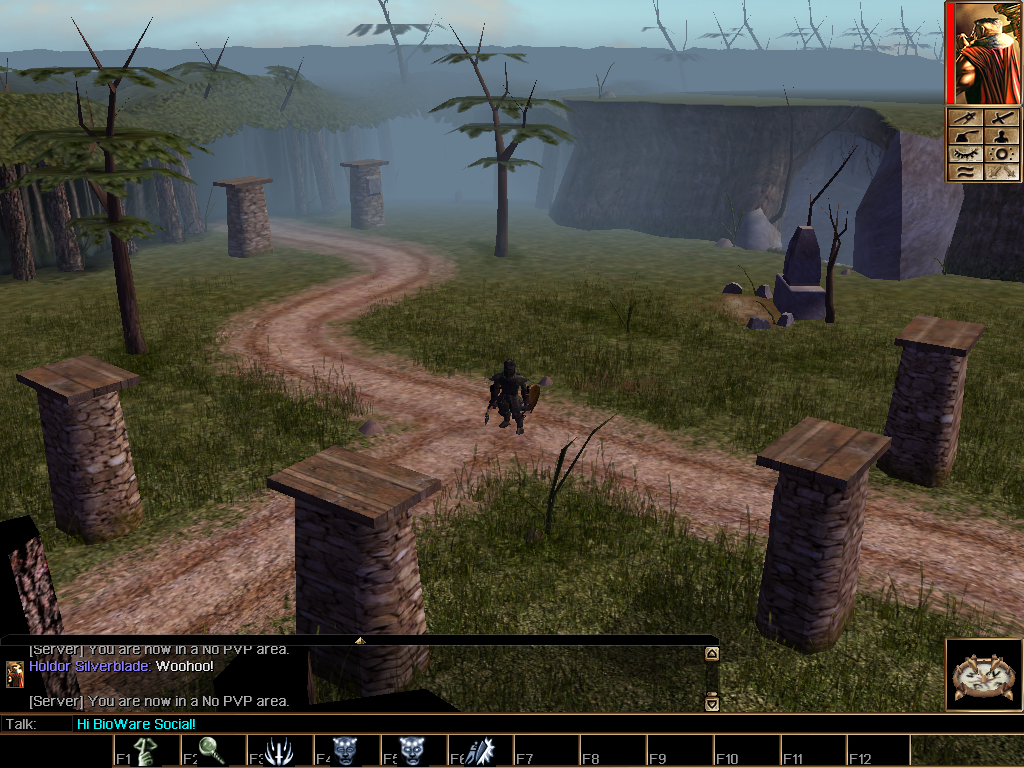Image resolution: width=1024 pixels, height=768 pixels.
Task: Trigger the F3 quickbar ability
Action: (279, 751)
